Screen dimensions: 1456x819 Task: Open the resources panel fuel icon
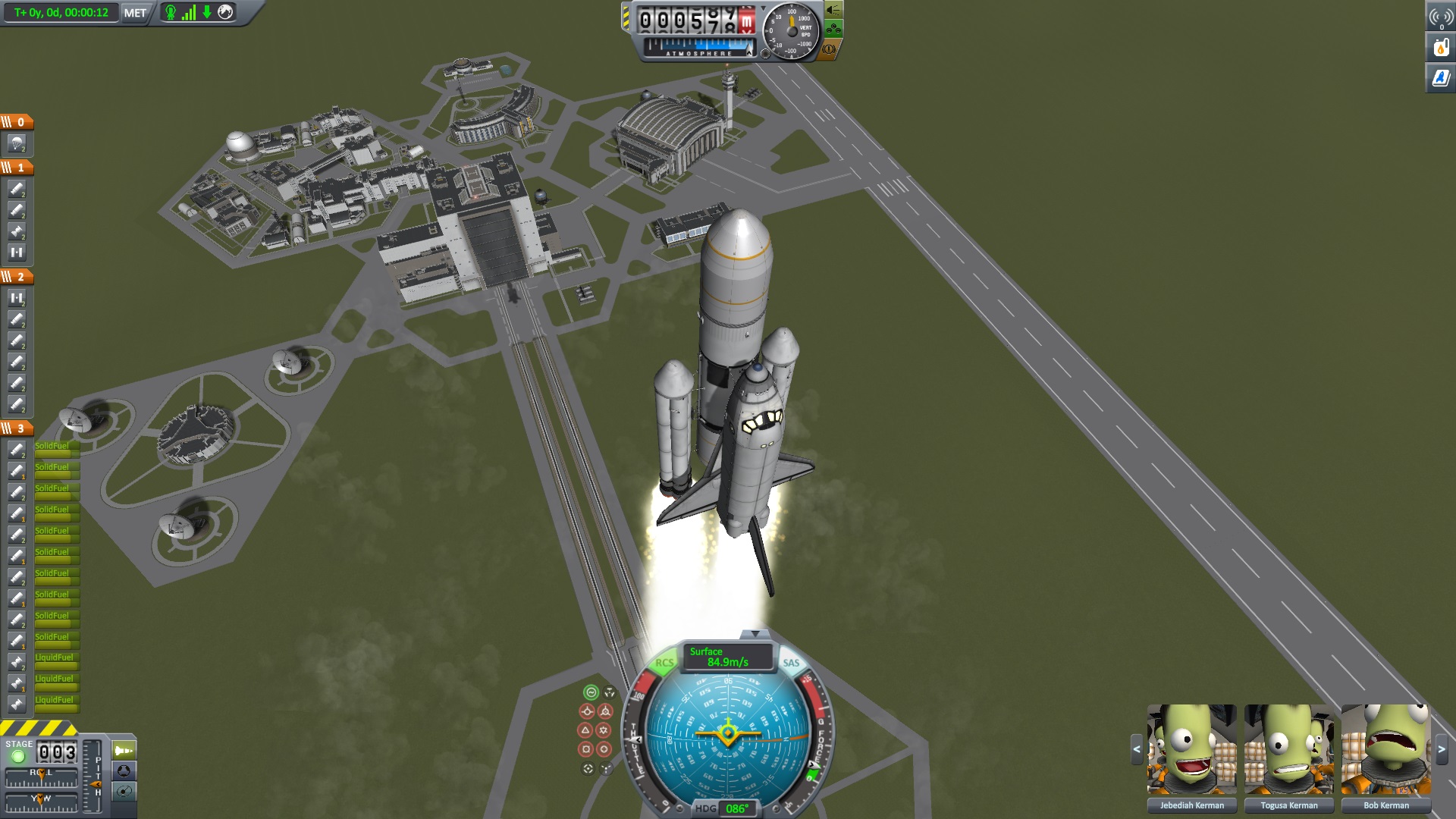[1441, 47]
